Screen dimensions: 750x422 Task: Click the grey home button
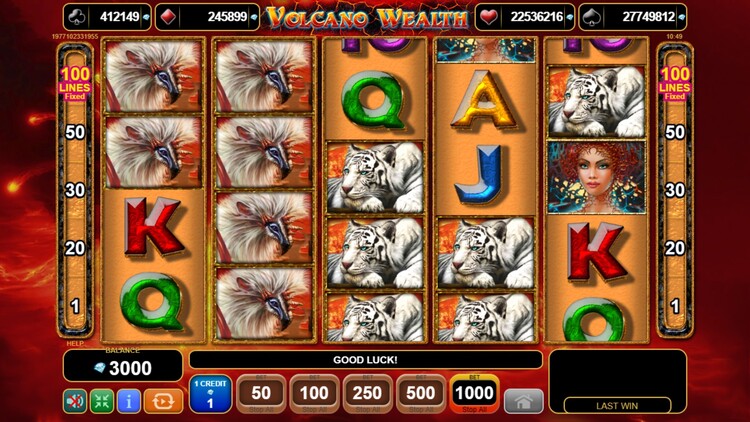tap(524, 400)
